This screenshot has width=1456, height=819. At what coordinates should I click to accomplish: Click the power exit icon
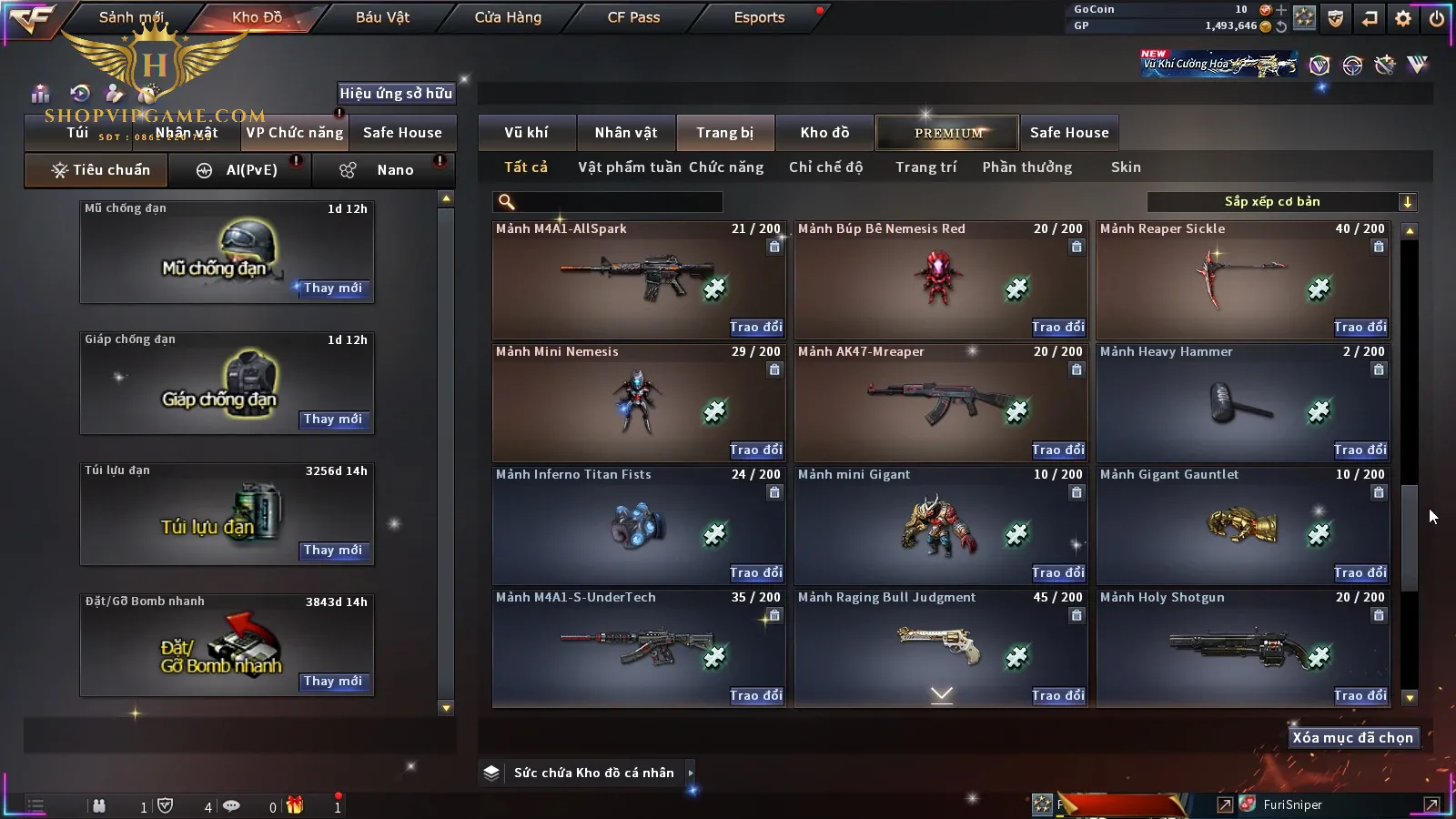pos(1436,18)
